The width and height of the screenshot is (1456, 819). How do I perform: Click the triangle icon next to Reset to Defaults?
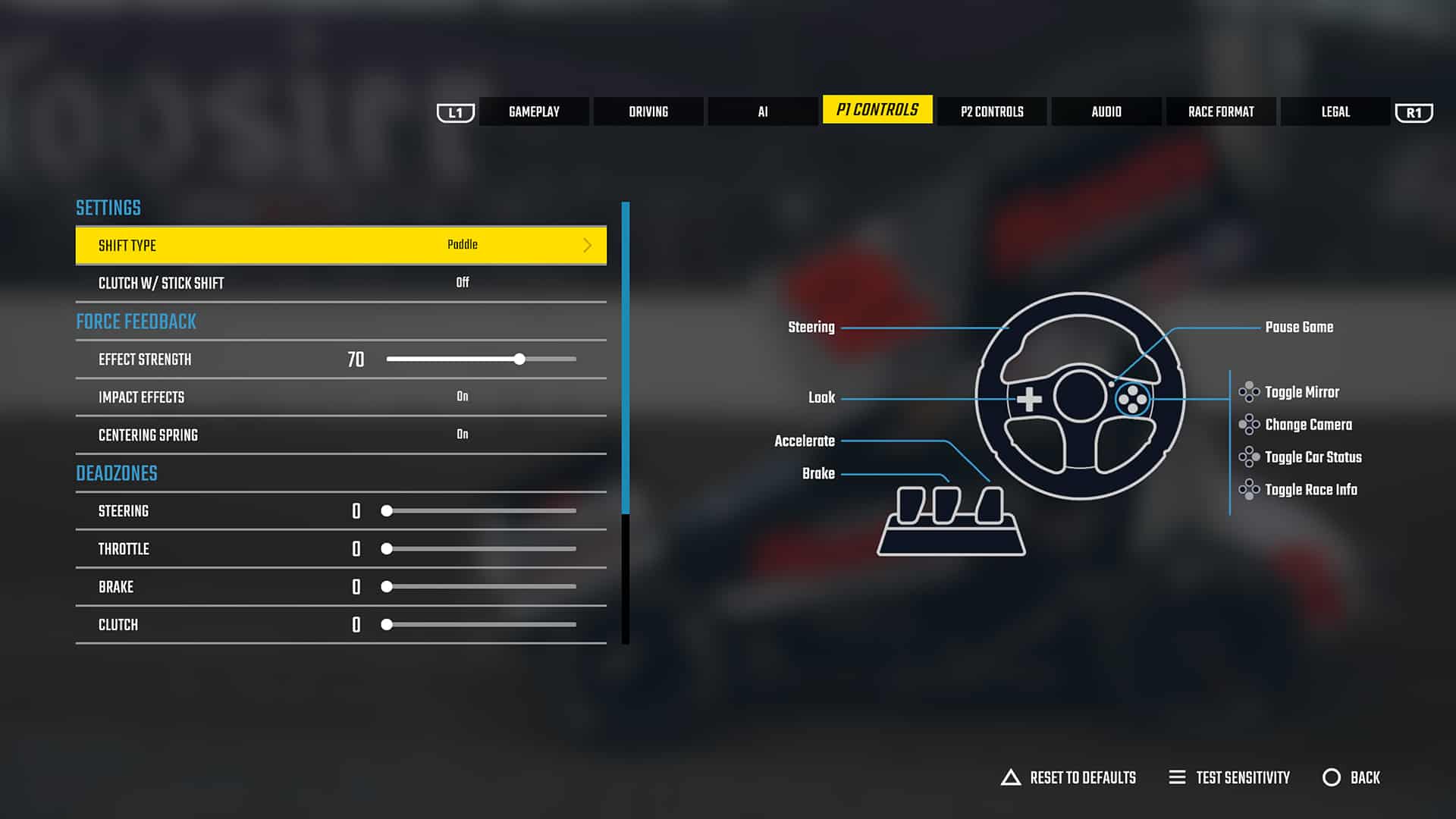pyautogui.click(x=1010, y=777)
